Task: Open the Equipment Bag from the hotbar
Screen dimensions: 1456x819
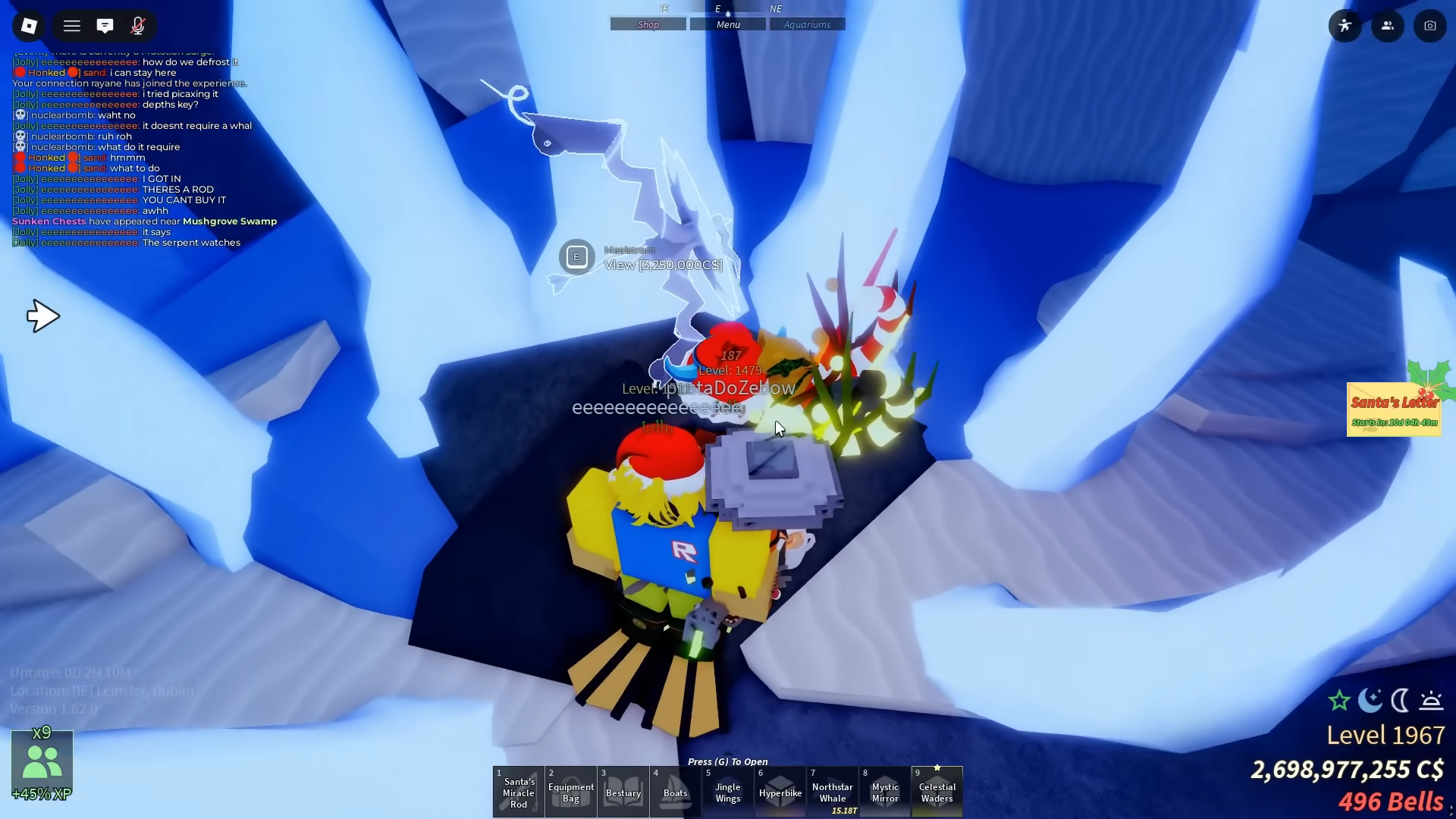Action: coord(571,791)
